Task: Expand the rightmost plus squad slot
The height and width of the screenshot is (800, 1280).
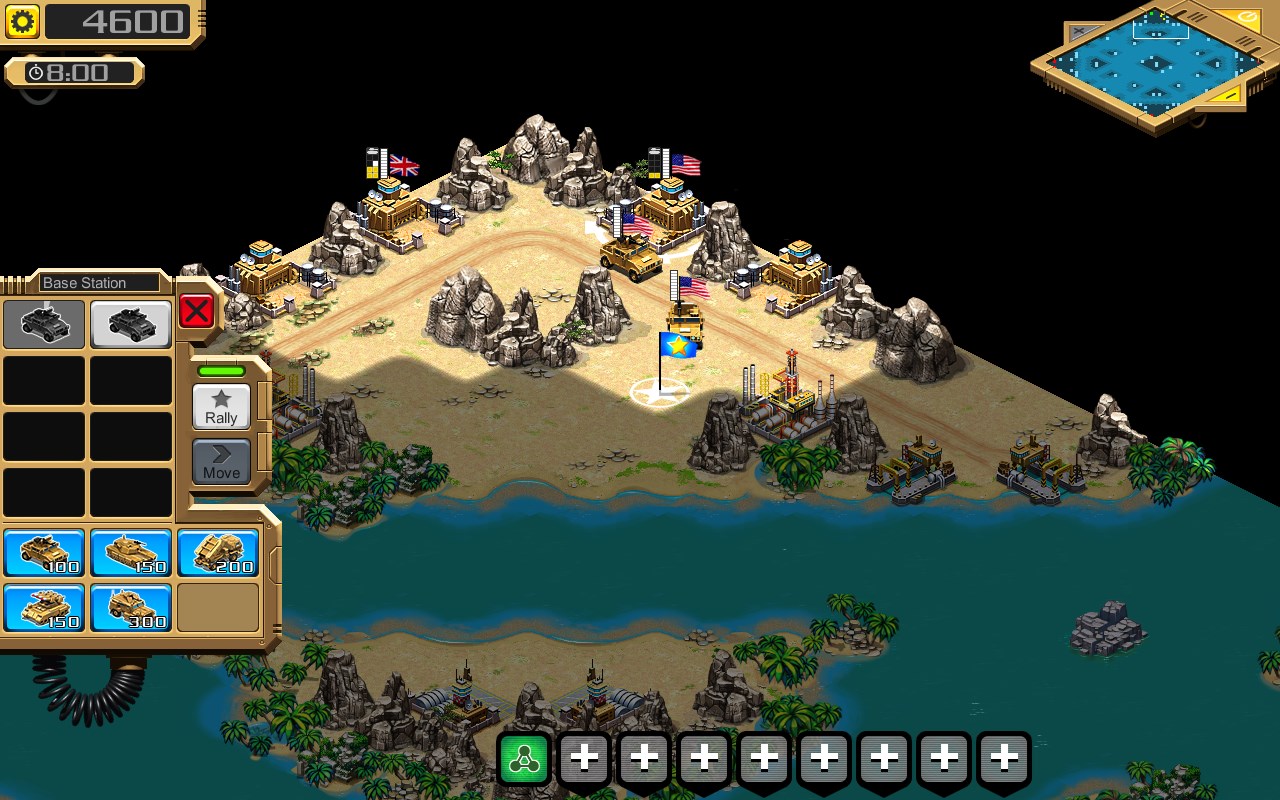Action: point(1004,757)
